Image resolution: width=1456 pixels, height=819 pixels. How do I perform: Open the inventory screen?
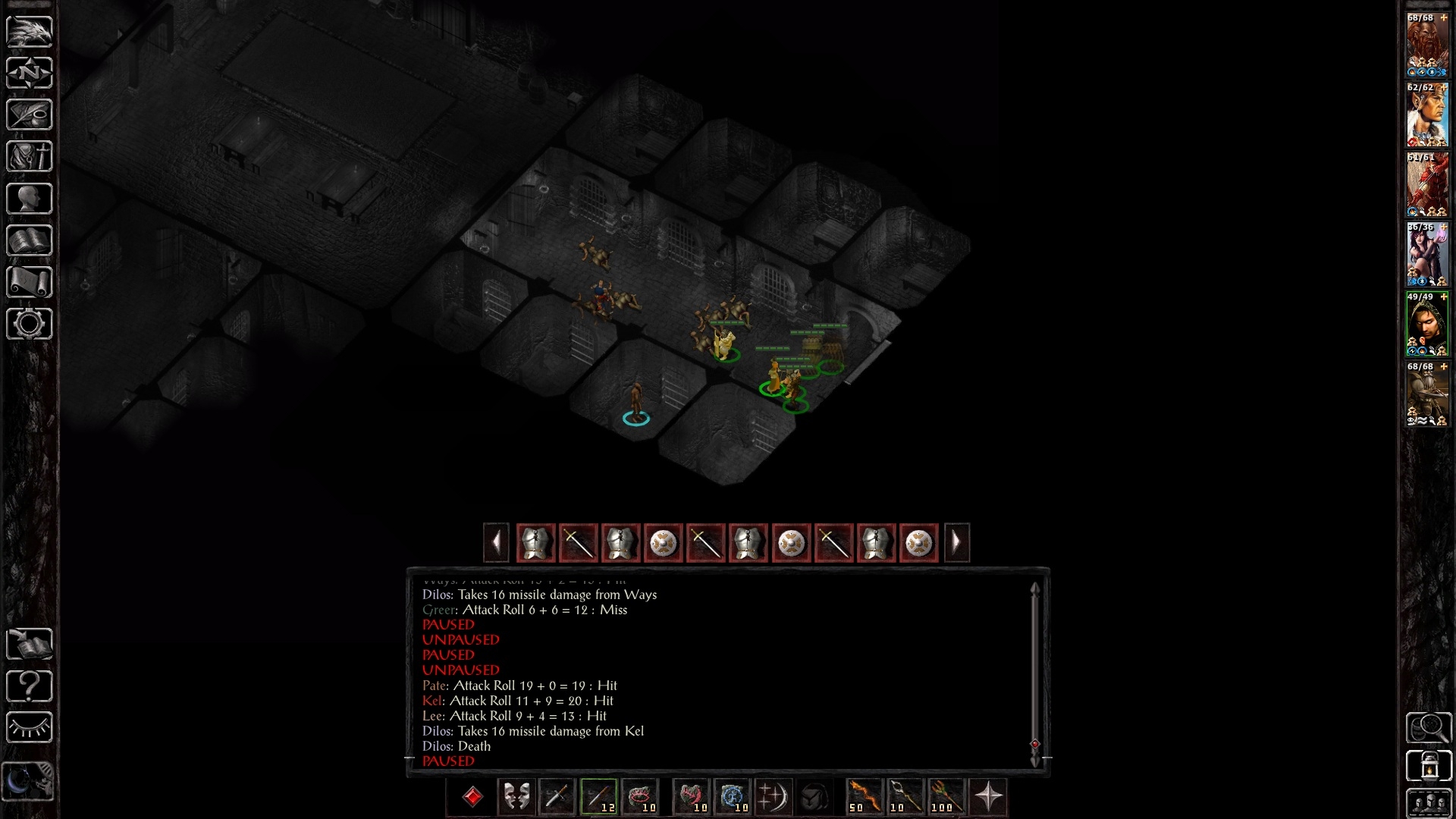pos(30,157)
